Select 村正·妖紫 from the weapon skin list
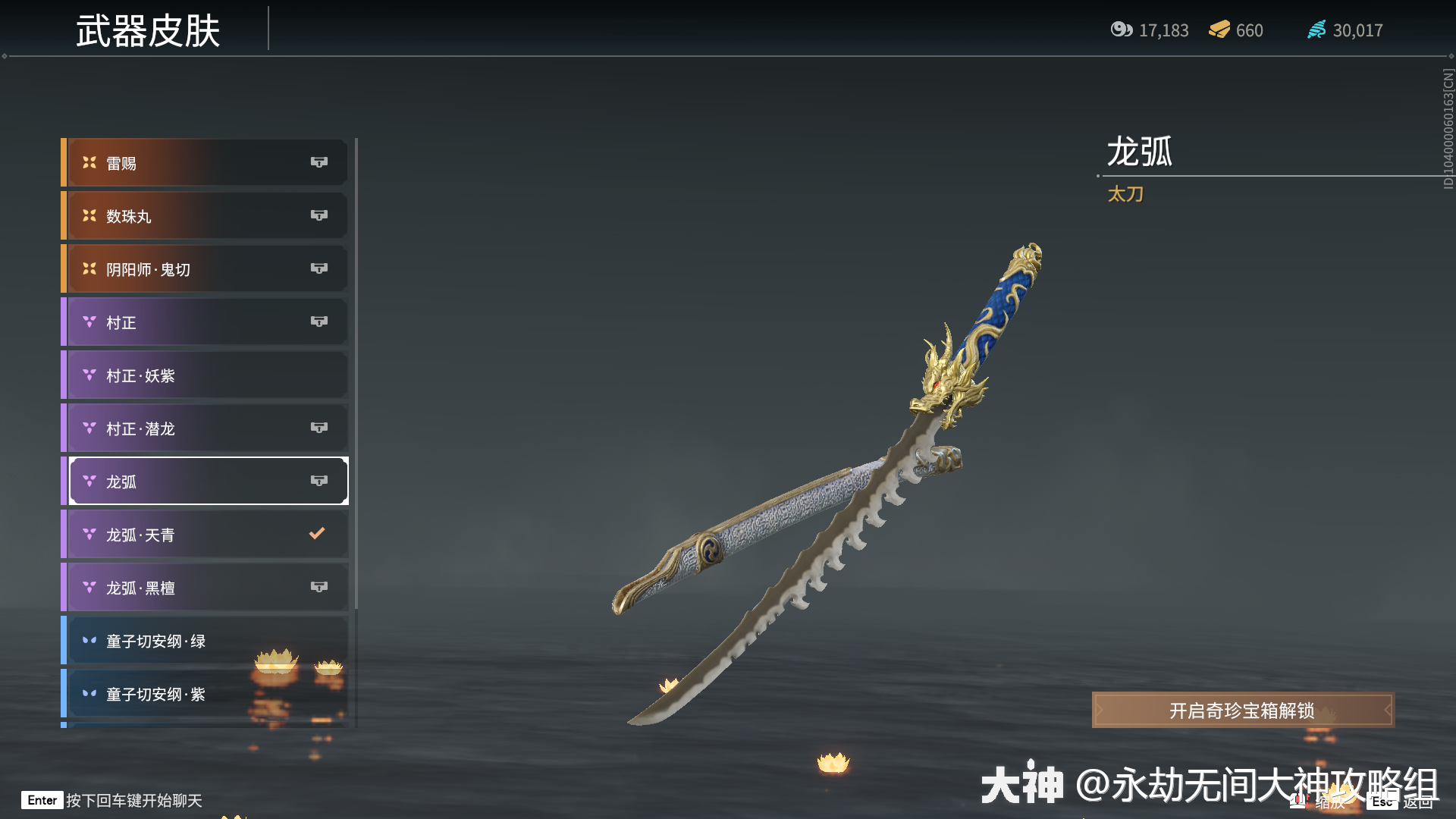Screen dimensions: 1456x819 click(x=205, y=375)
